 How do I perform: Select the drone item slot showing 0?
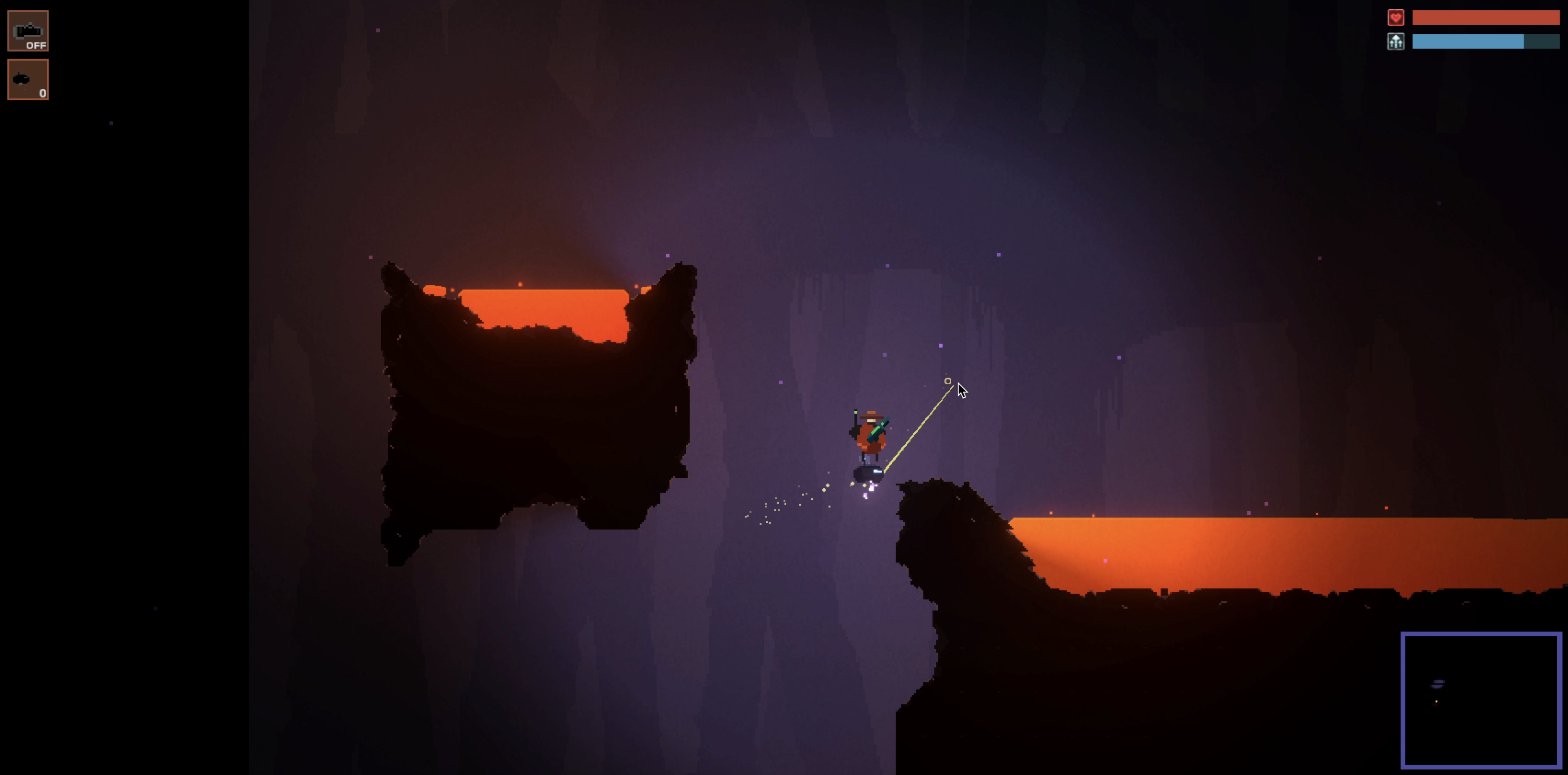pyautogui.click(x=28, y=80)
